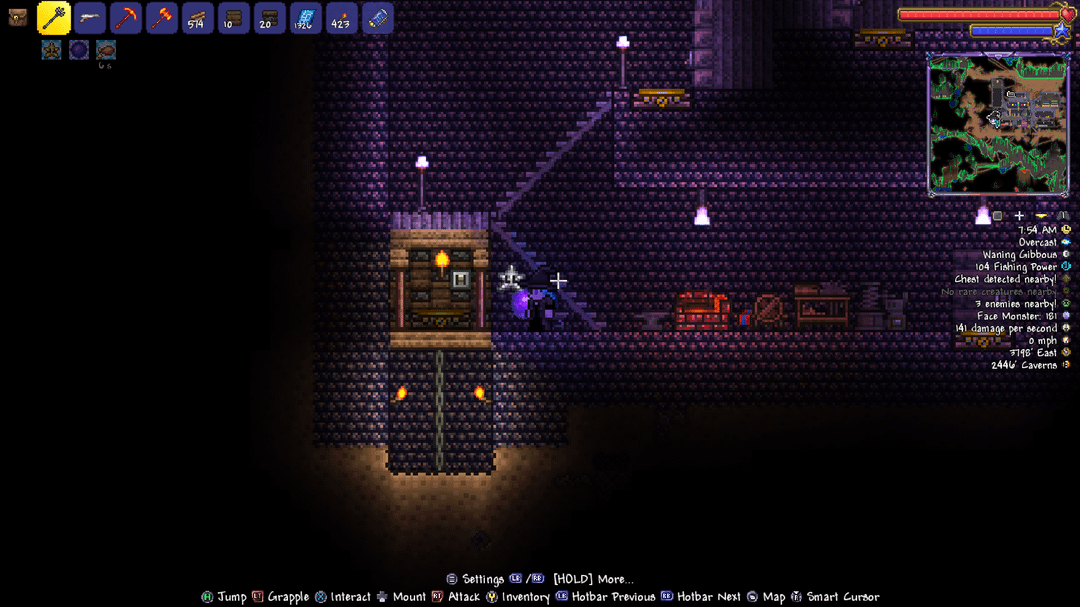The image size is (1080, 607).
Task: Select the gun hotbar slot
Action: click(x=90, y=19)
